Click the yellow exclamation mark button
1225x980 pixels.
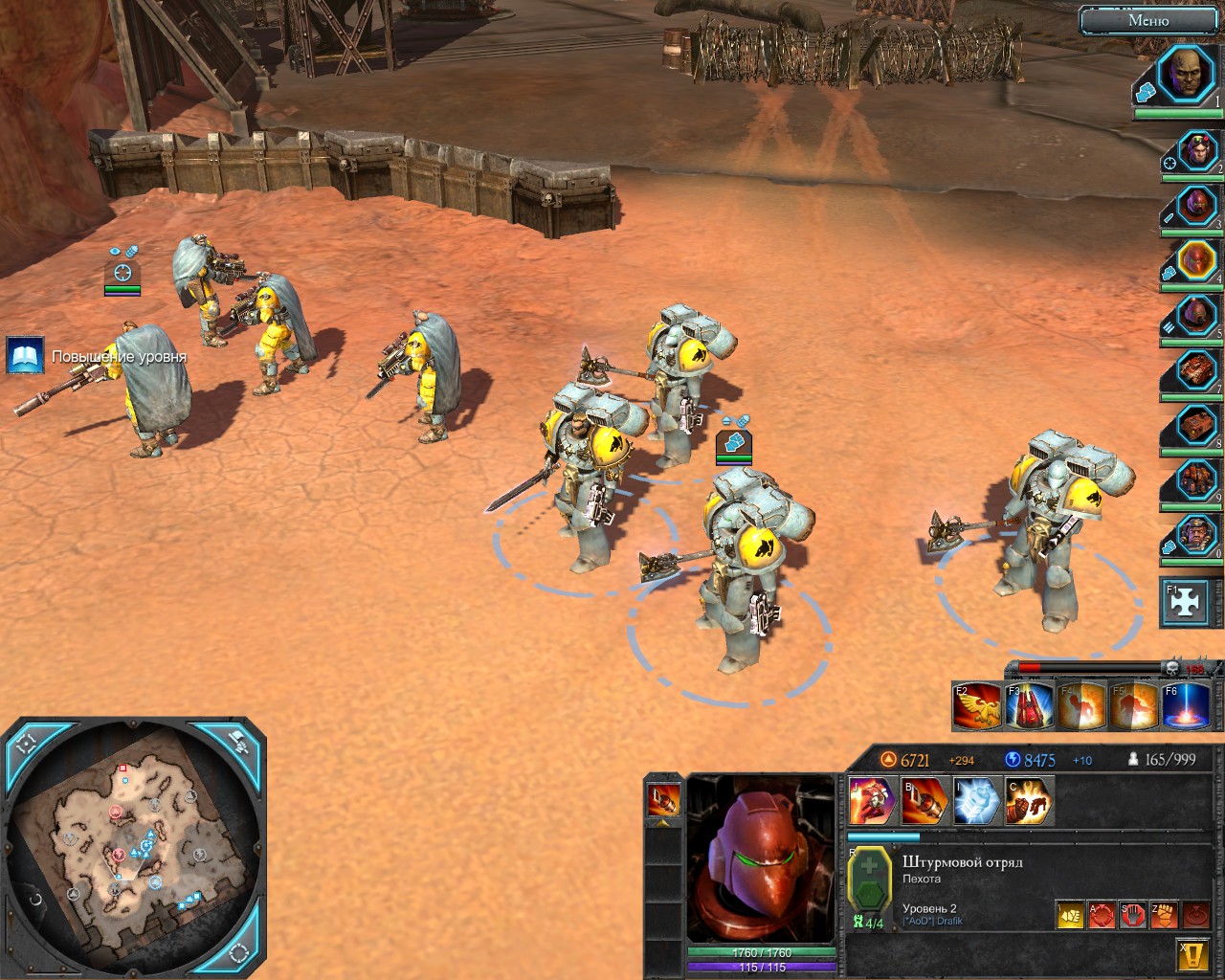1192,954
